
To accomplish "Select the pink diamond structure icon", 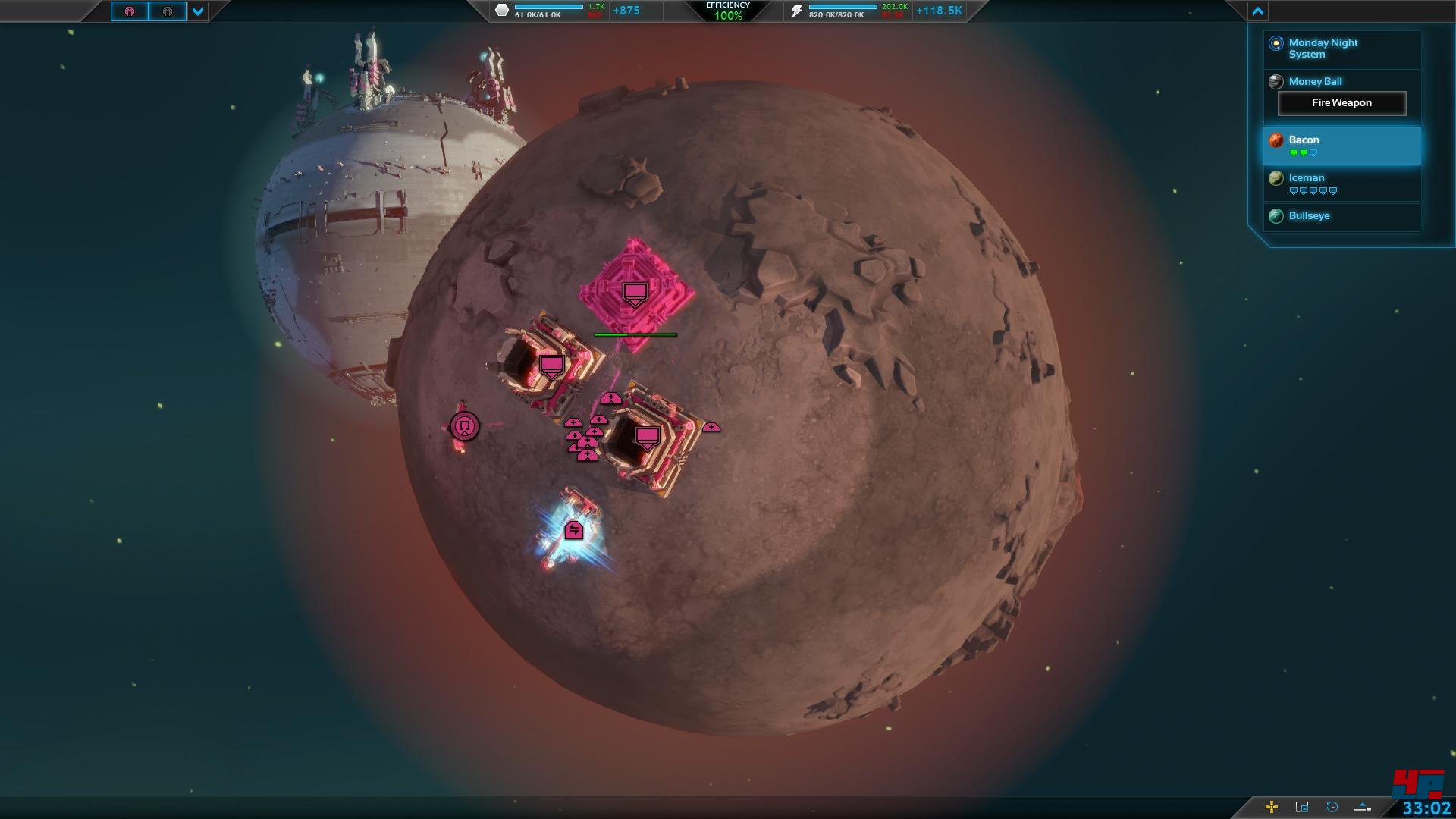I will pyautogui.click(x=635, y=293).
